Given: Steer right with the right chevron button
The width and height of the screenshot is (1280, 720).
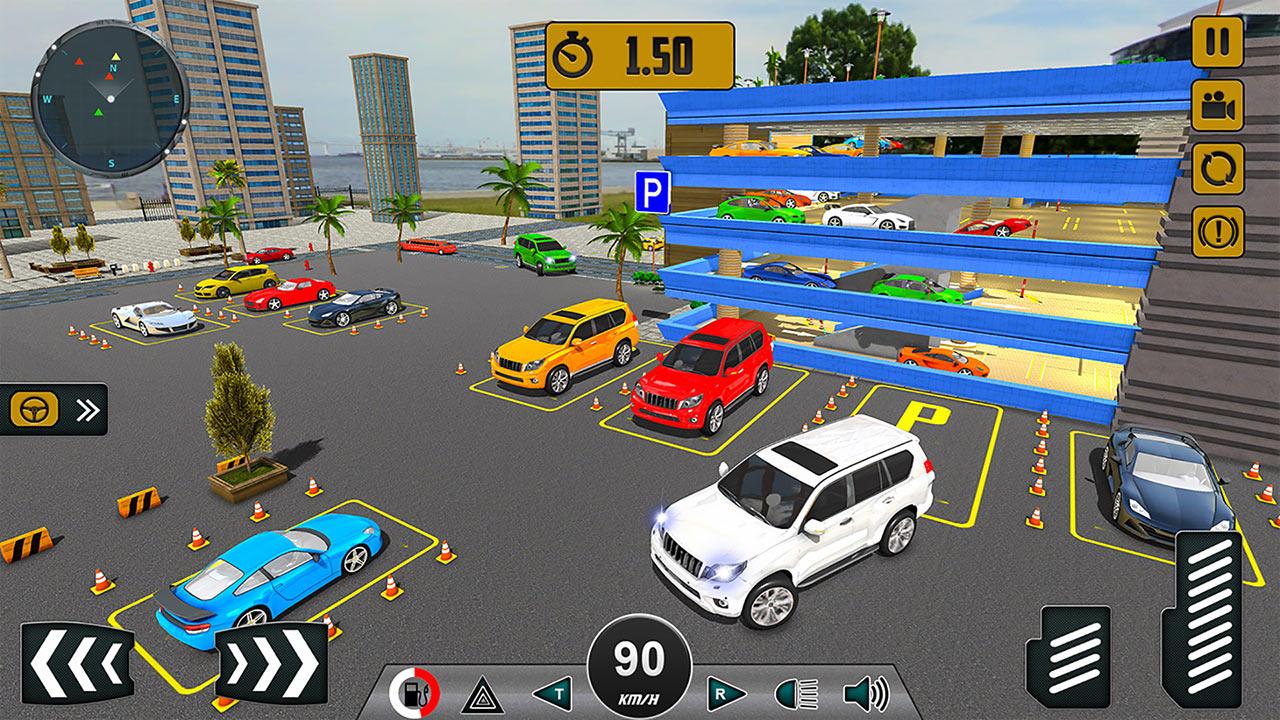Looking at the screenshot, I should tap(271, 661).
